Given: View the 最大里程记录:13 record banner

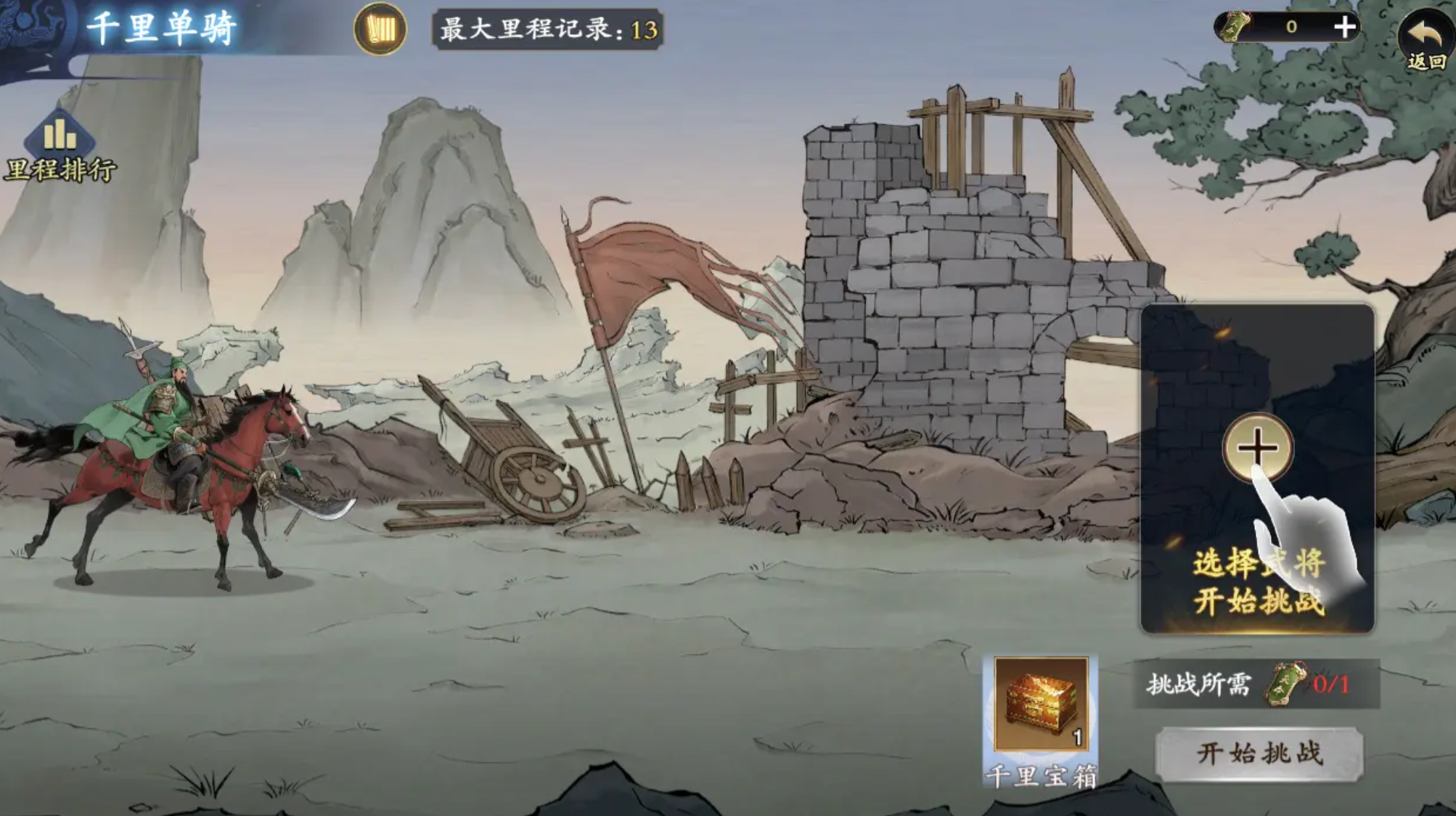Looking at the screenshot, I should (546, 29).
